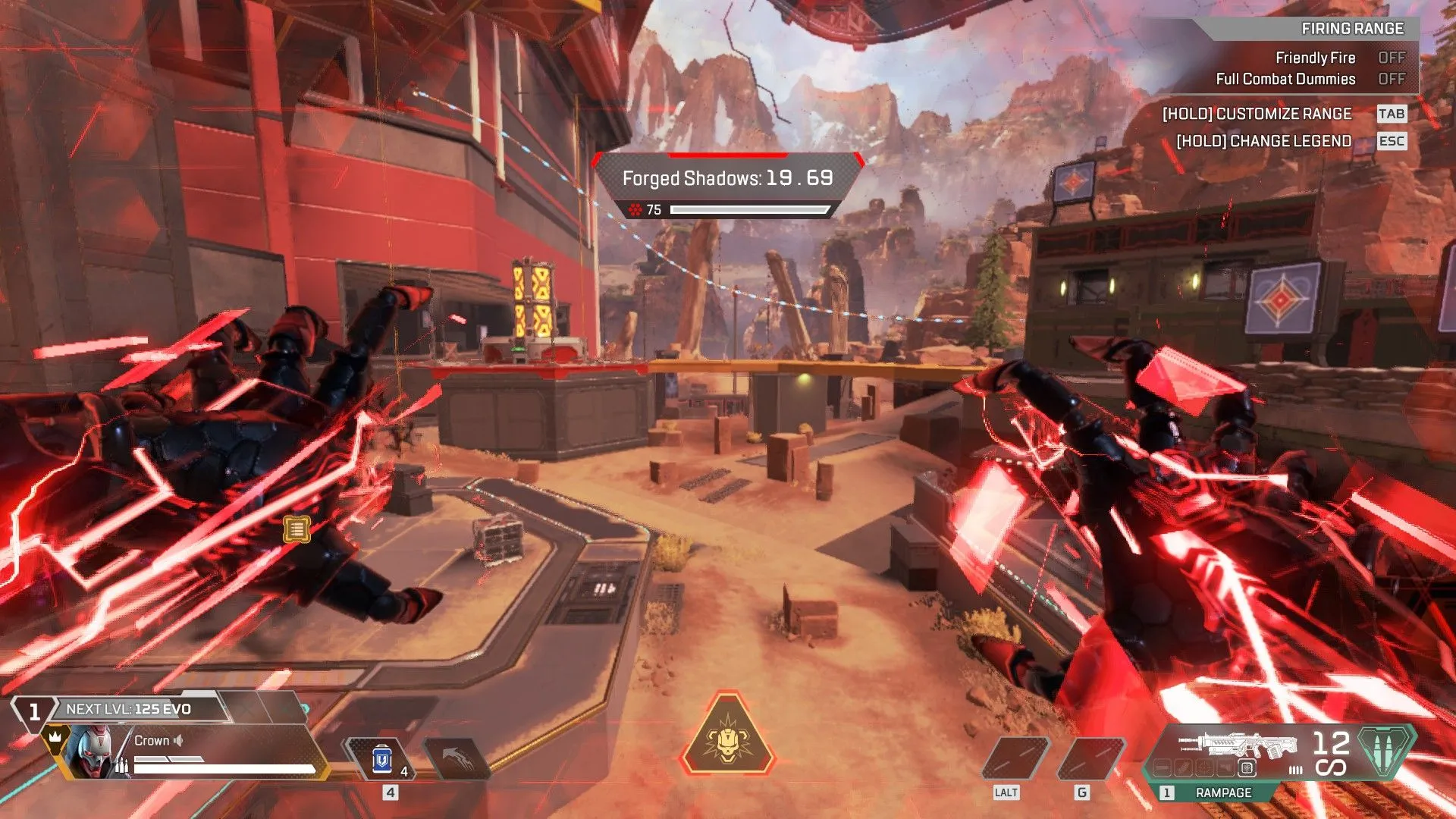Toggle Friendly Fire off setting
This screenshot has width=1456, height=819.
[x=1394, y=58]
